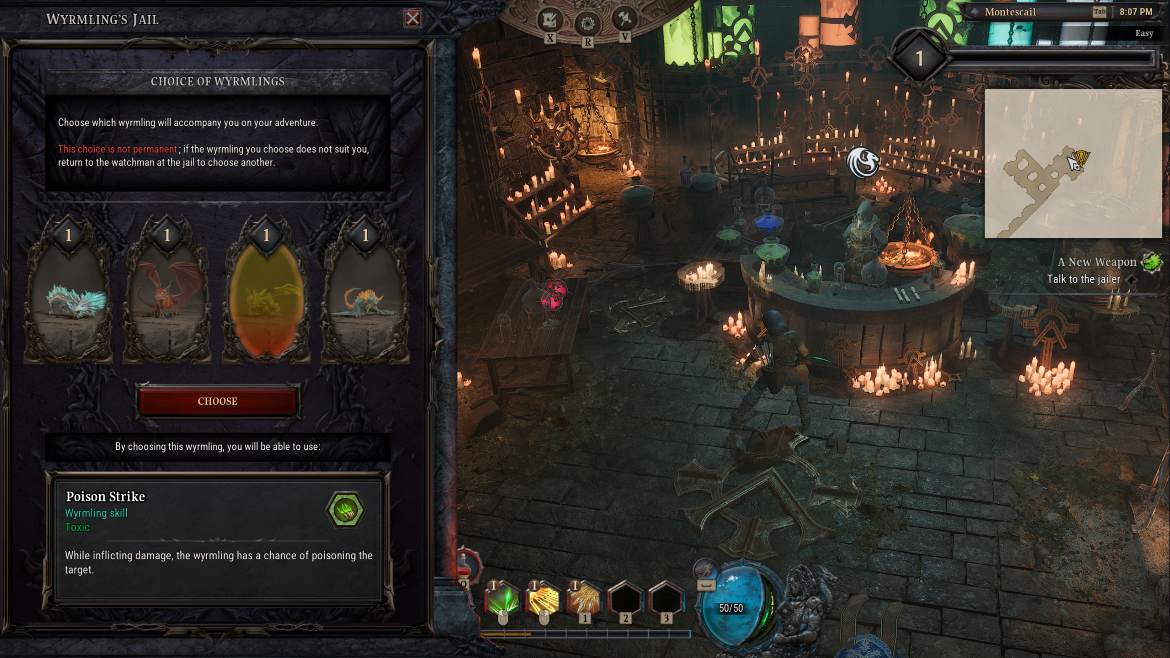The width and height of the screenshot is (1170, 658).
Task: Click the Poison Strike skill icon
Action: click(x=345, y=510)
